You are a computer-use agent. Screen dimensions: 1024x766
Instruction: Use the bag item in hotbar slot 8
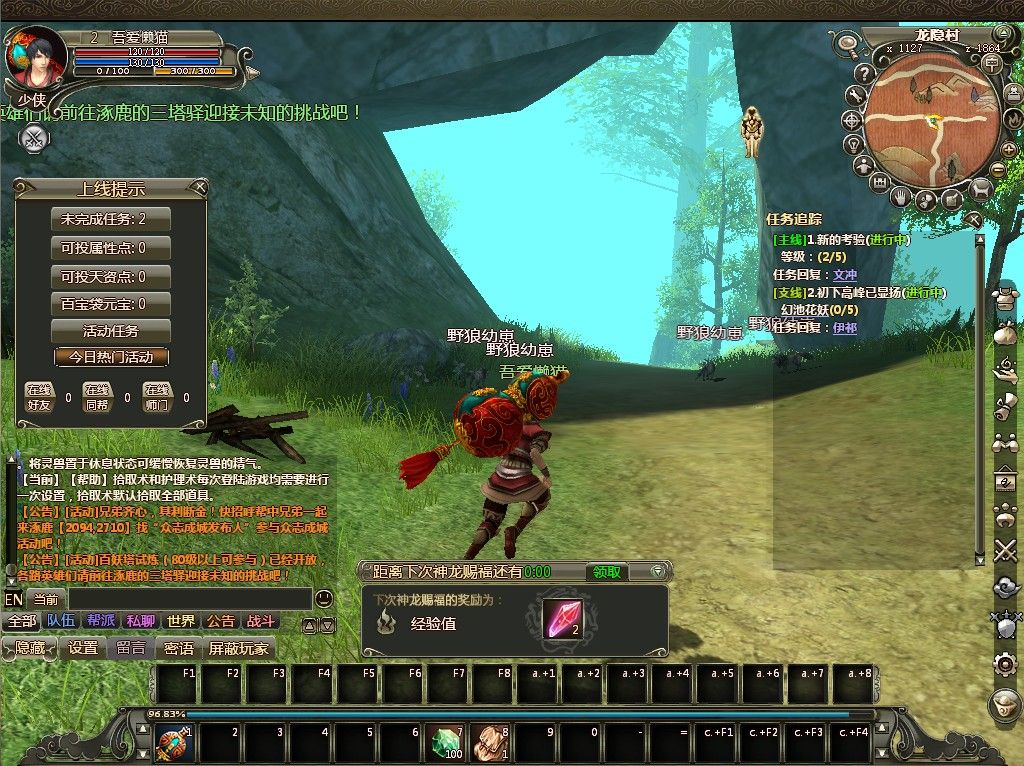coord(490,743)
